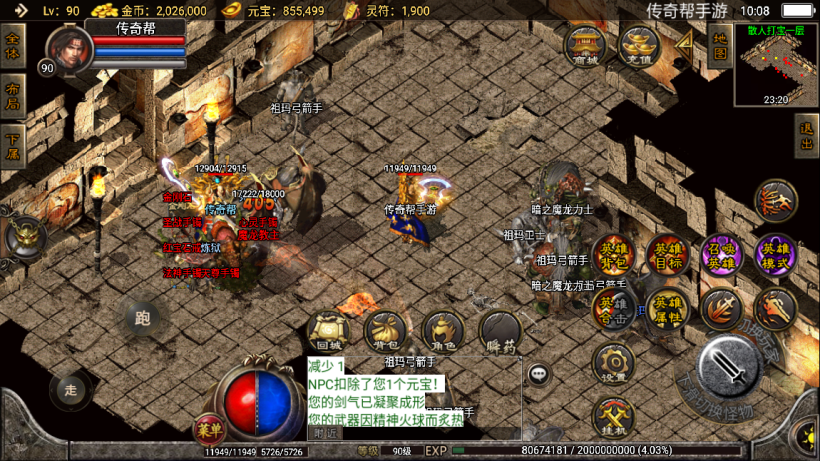Open 设置 settings gear
This screenshot has height=461, width=820.
613,362
